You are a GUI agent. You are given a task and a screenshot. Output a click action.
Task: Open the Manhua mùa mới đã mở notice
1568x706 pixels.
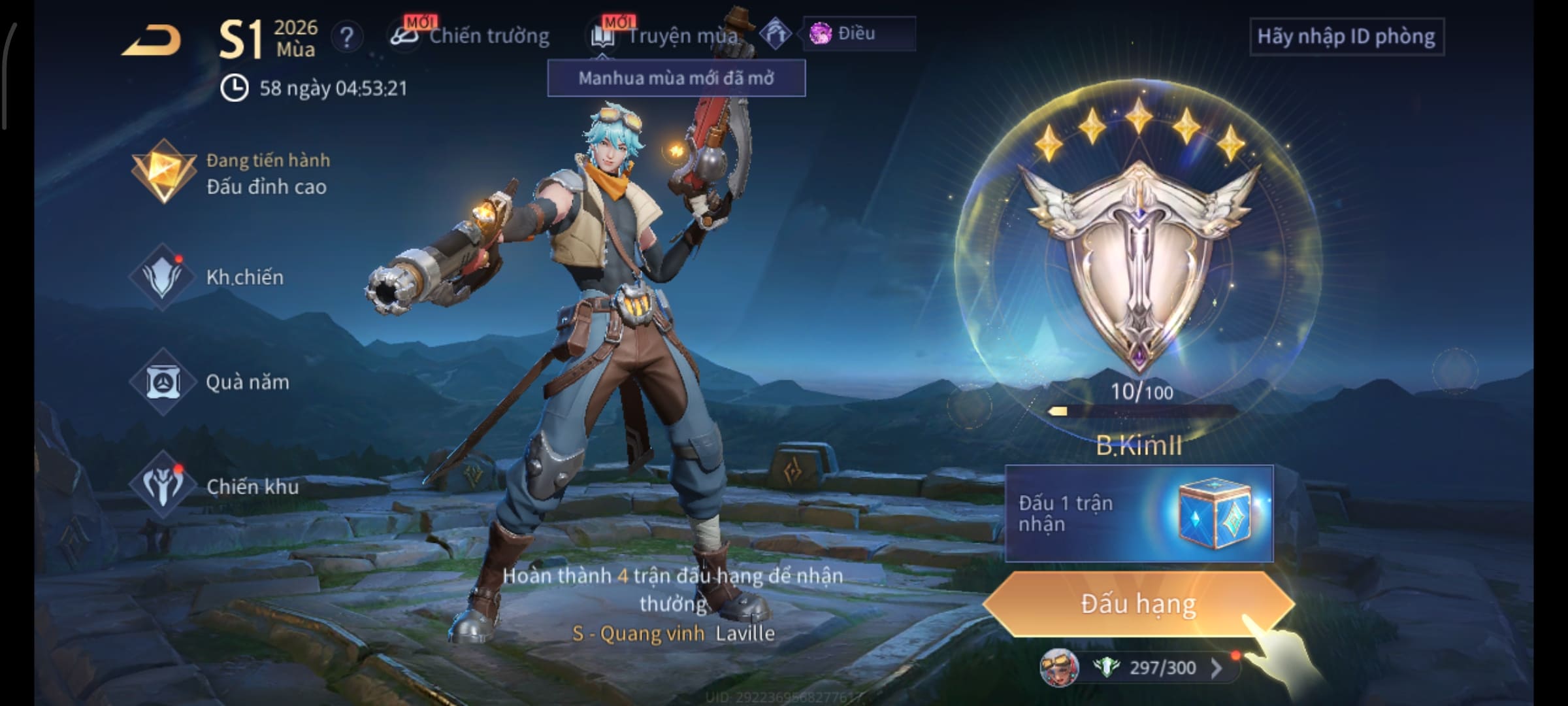(676, 78)
